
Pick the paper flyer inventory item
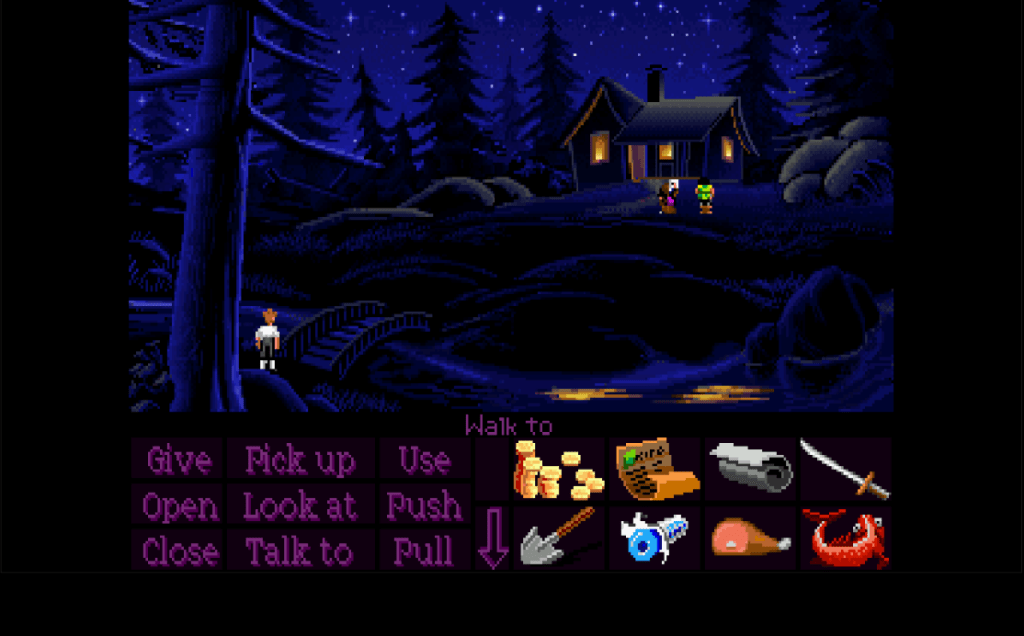(x=655, y=469)
